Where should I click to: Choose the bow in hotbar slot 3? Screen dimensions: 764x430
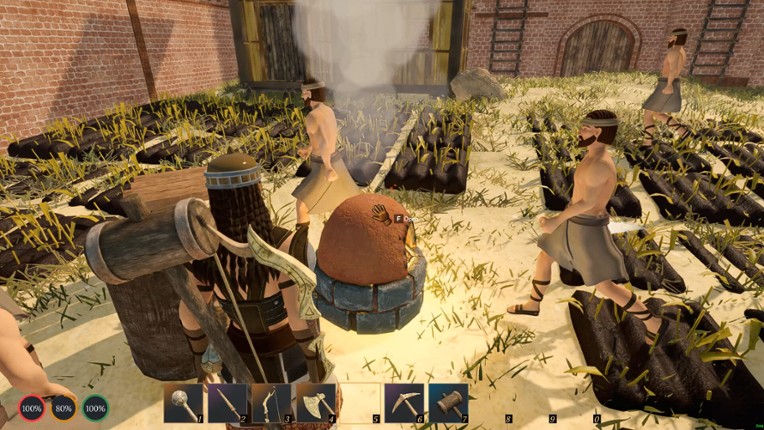coord(272,403)
